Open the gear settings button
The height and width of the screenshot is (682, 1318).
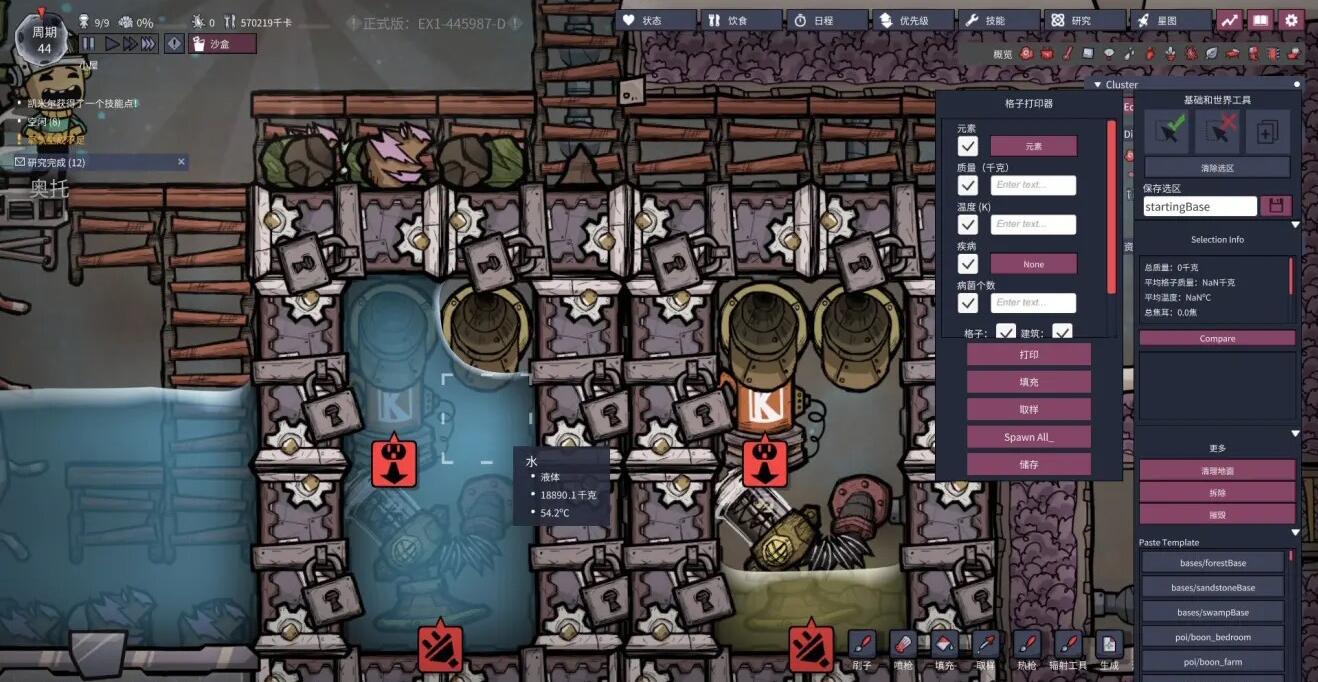1291,20
